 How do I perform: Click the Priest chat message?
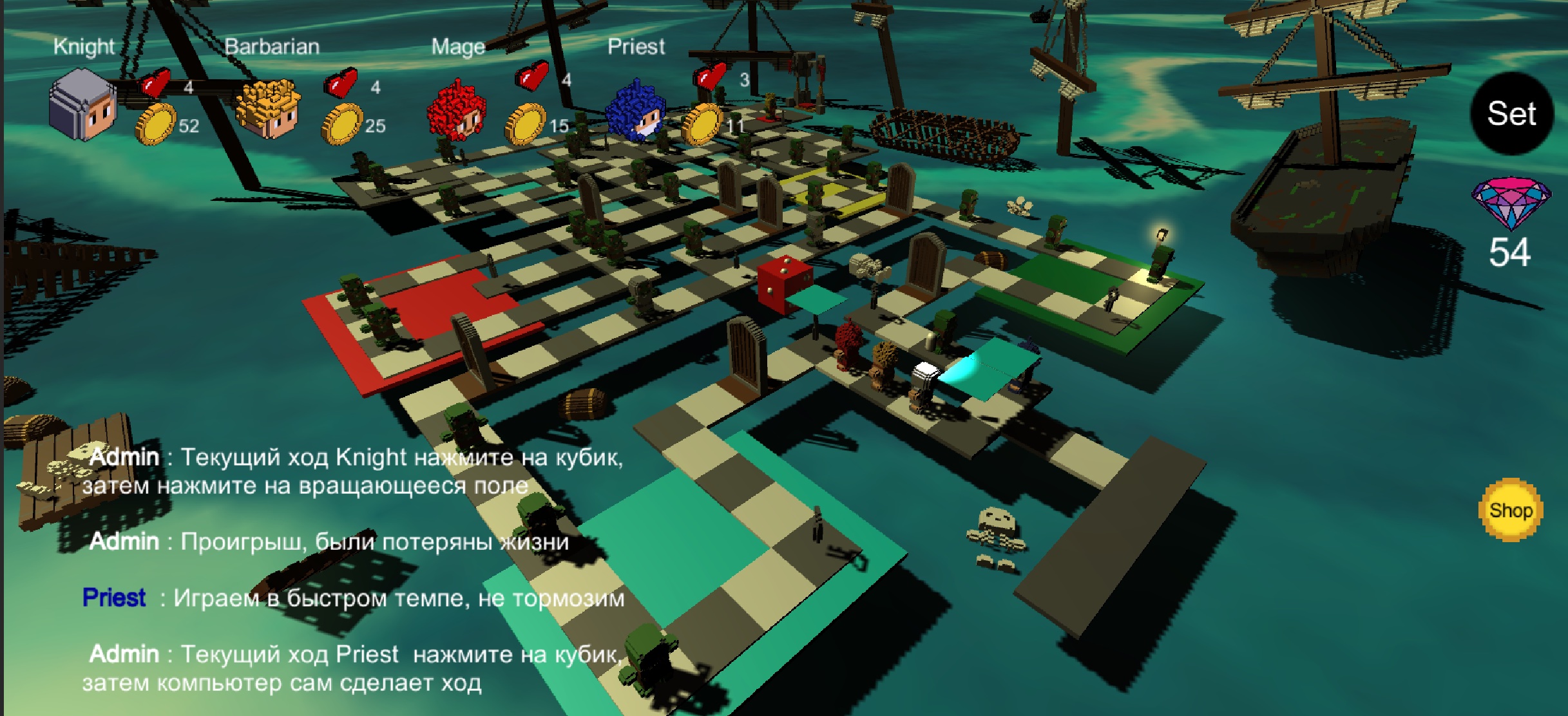353,598
